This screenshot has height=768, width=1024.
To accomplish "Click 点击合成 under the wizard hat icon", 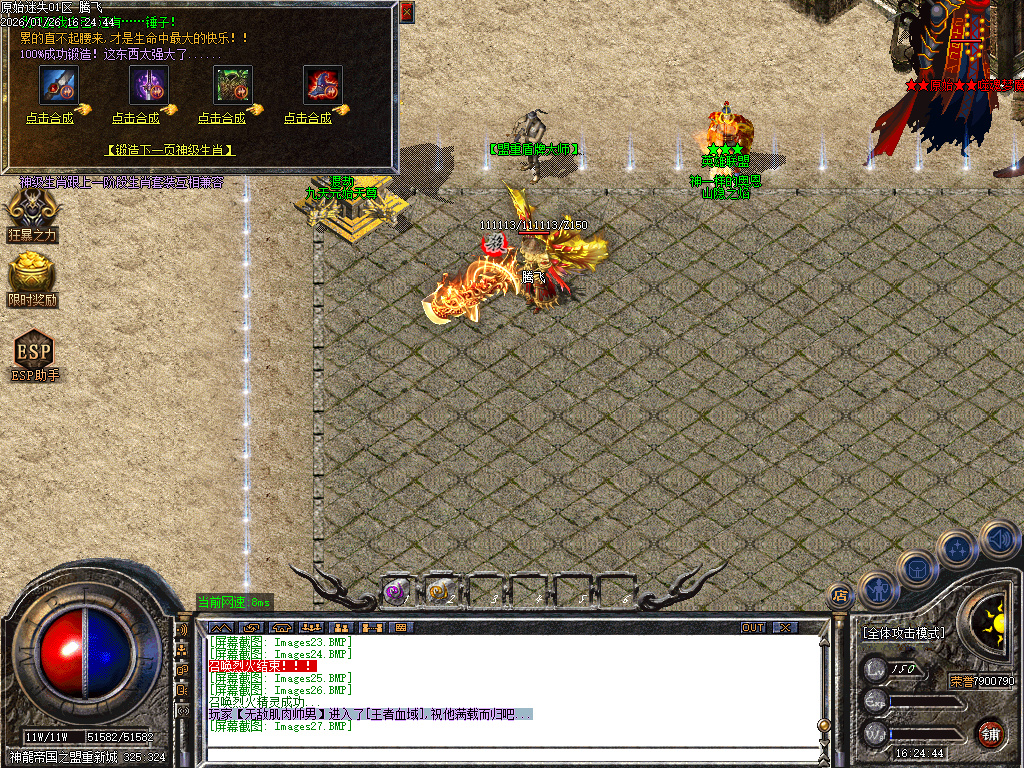I will 308,118.
